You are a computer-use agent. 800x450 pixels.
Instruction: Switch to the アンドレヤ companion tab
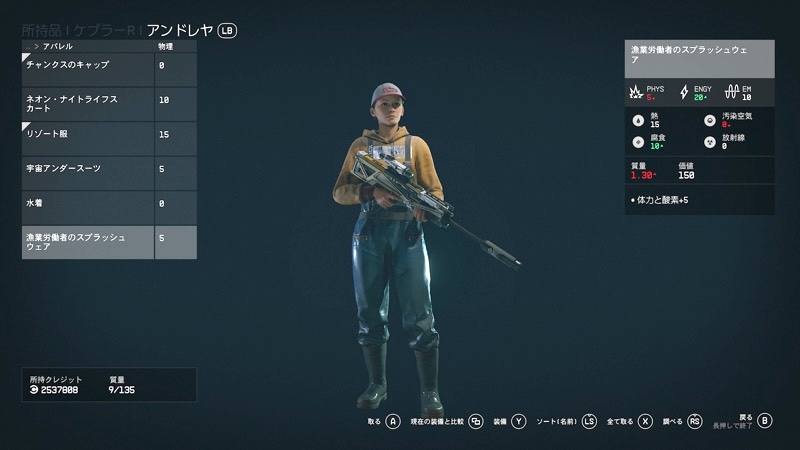click(x=180, y=31)
